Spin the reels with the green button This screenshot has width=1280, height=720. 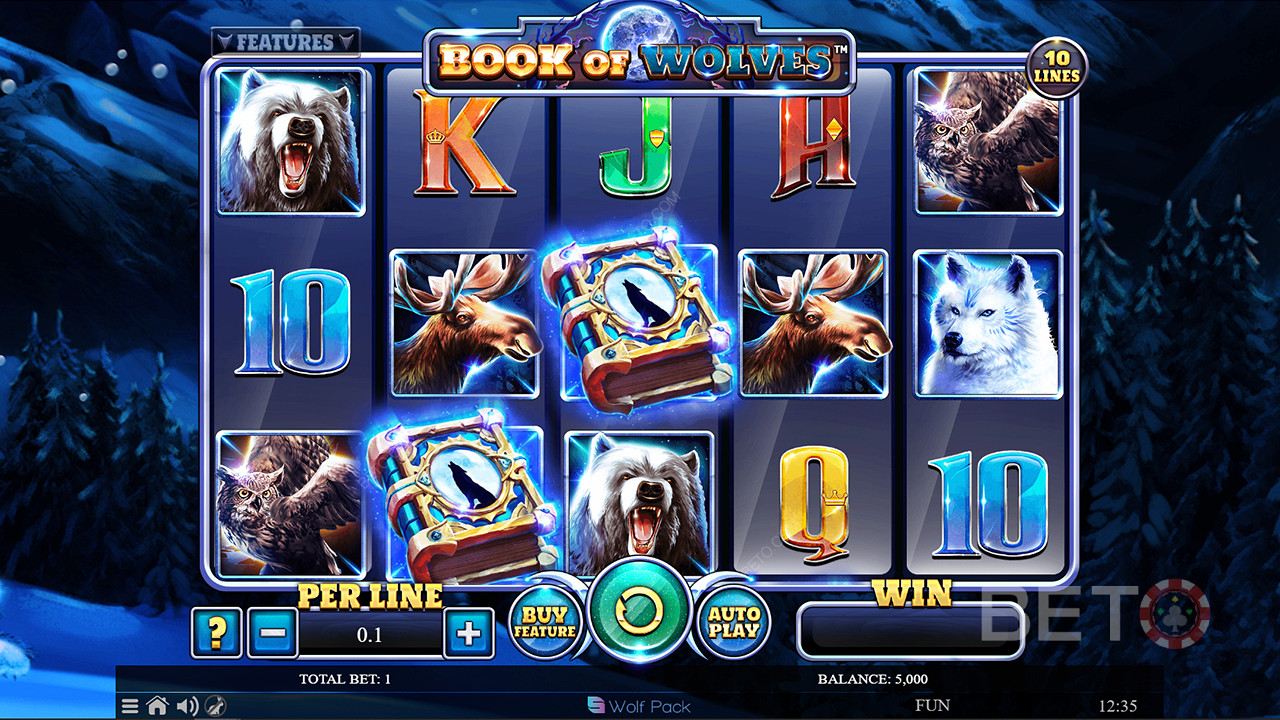pos(639,612)
